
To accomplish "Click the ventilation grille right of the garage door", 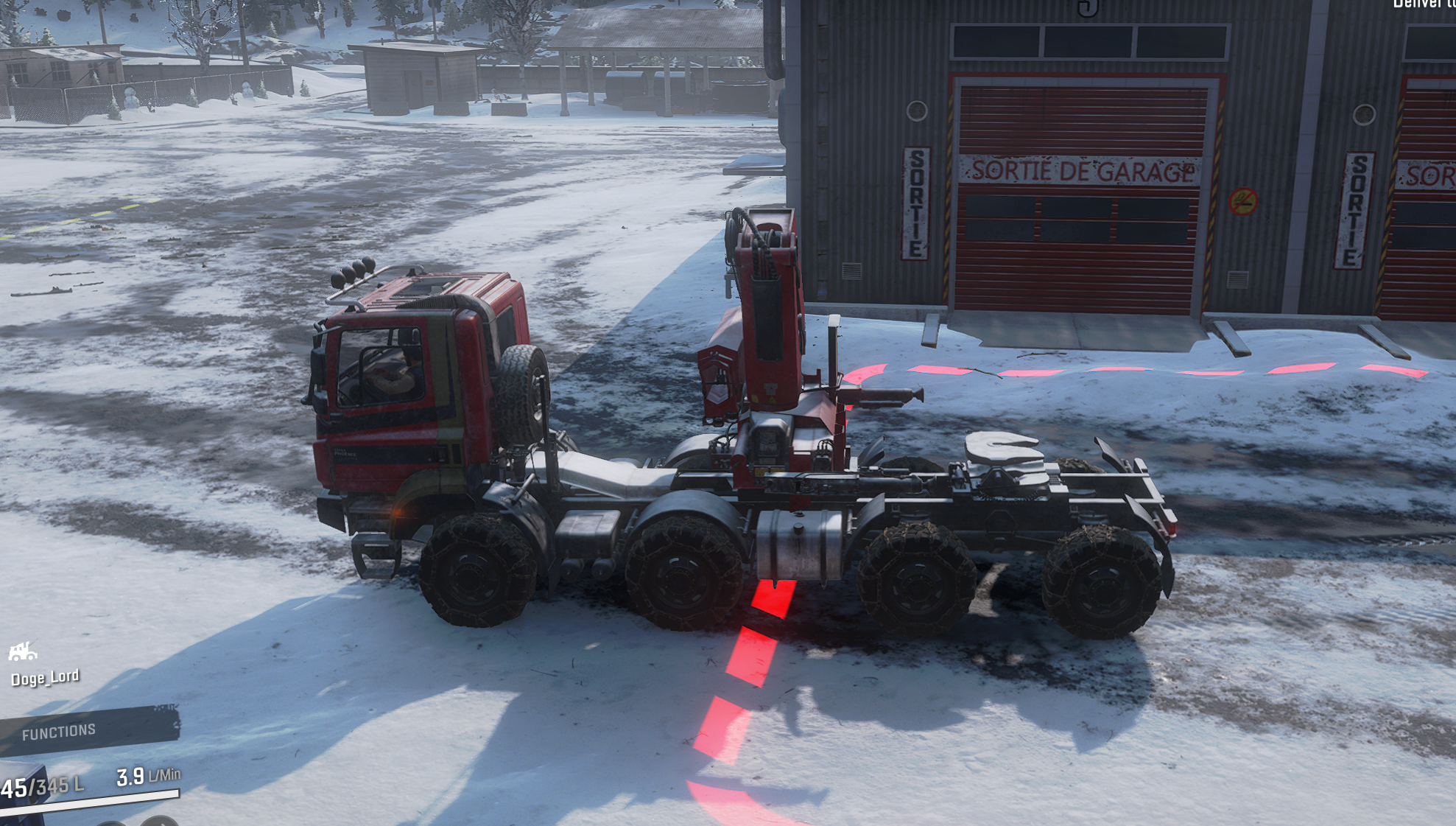I will click(1237, 279).
